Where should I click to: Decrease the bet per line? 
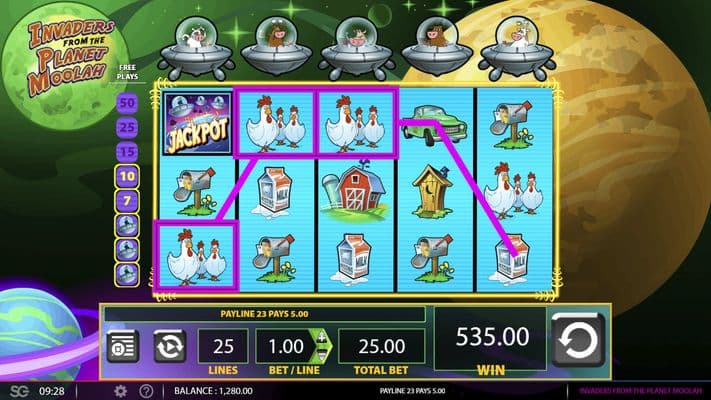(322, 352)
